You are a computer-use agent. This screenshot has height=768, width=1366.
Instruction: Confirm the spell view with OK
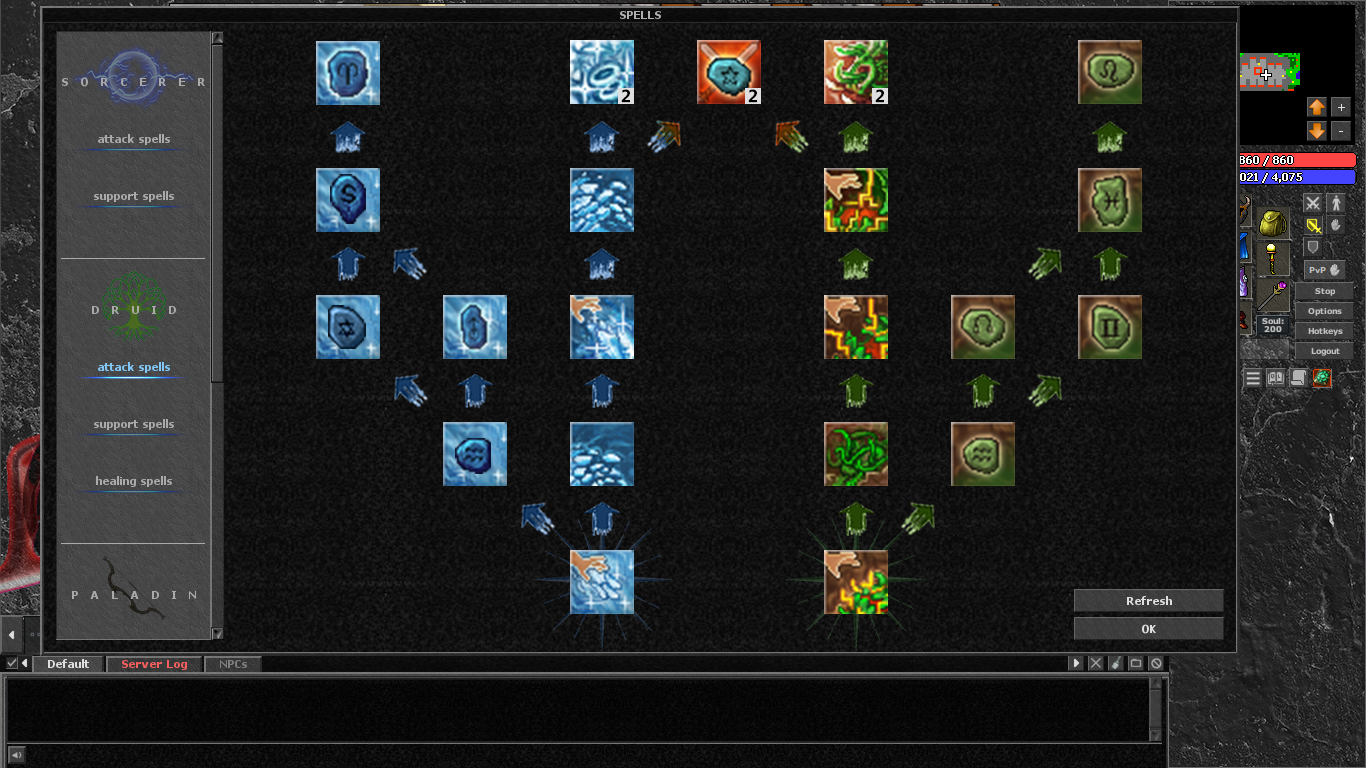pos(1147,628)
